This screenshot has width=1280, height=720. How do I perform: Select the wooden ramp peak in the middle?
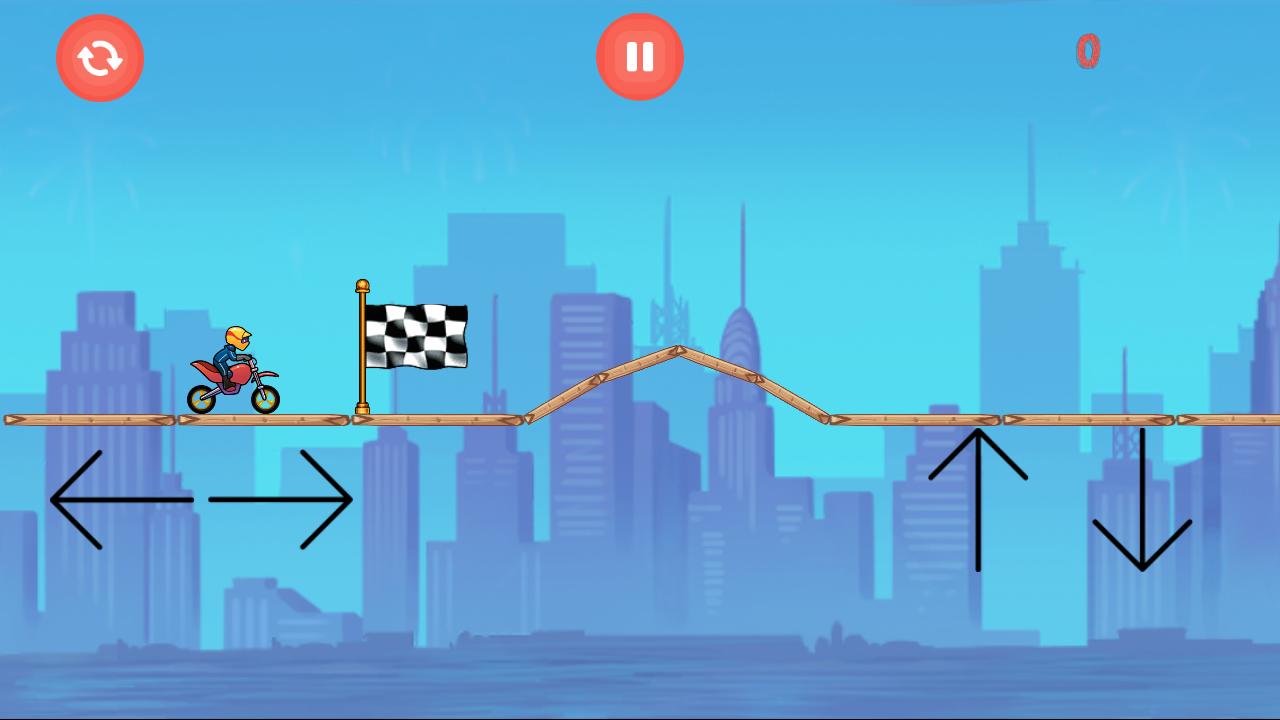pos(678,352)
